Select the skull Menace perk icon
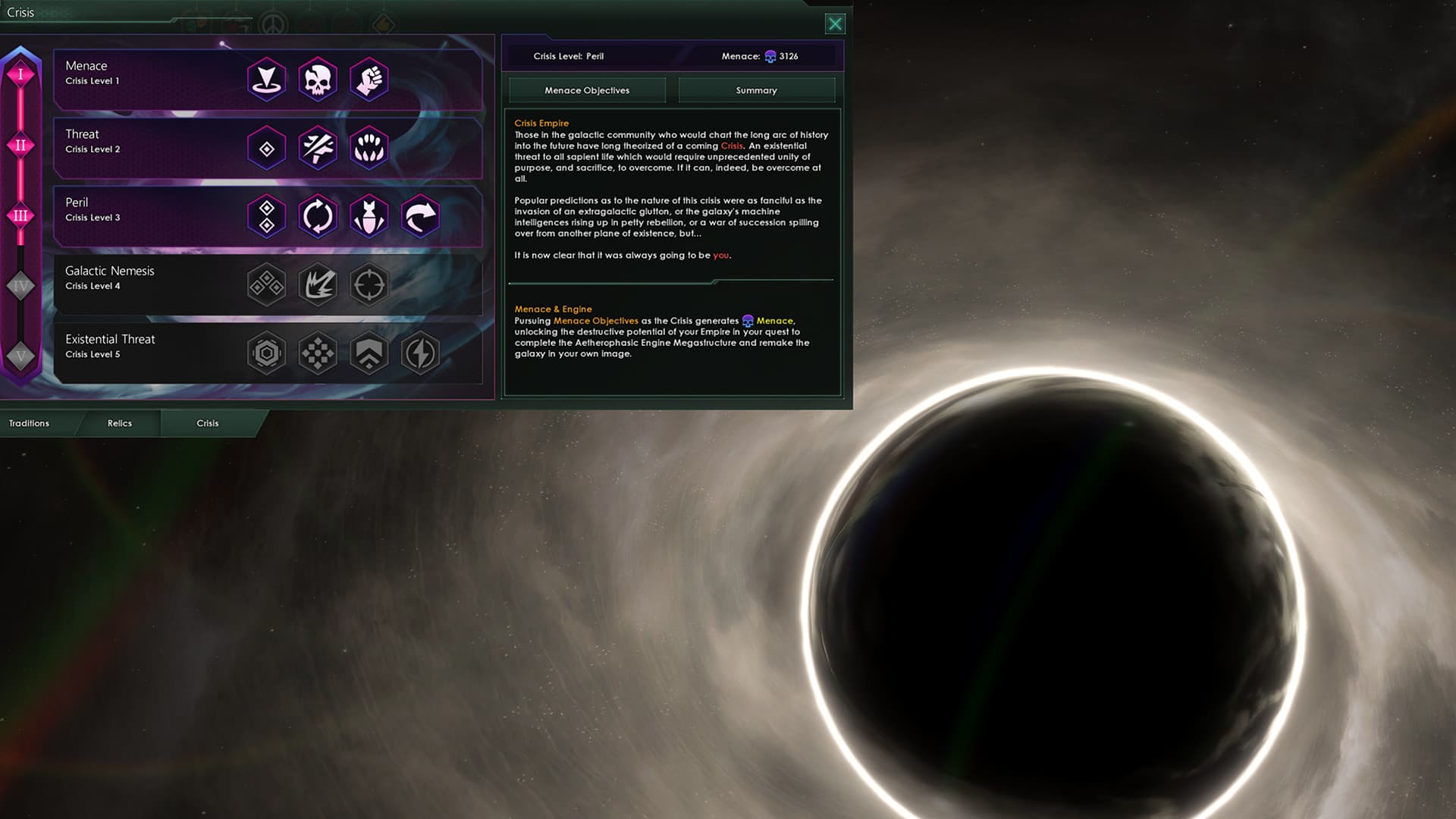Image resolution: width=1456 pixels, height=819 pixels. click(318, 80)
